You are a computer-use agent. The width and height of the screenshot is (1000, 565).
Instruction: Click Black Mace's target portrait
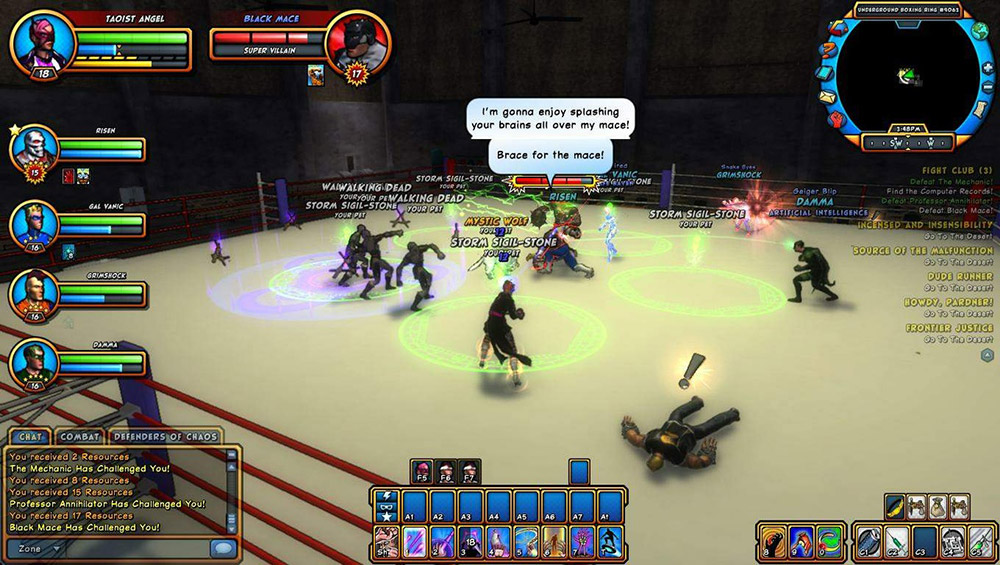pos(358,45)
